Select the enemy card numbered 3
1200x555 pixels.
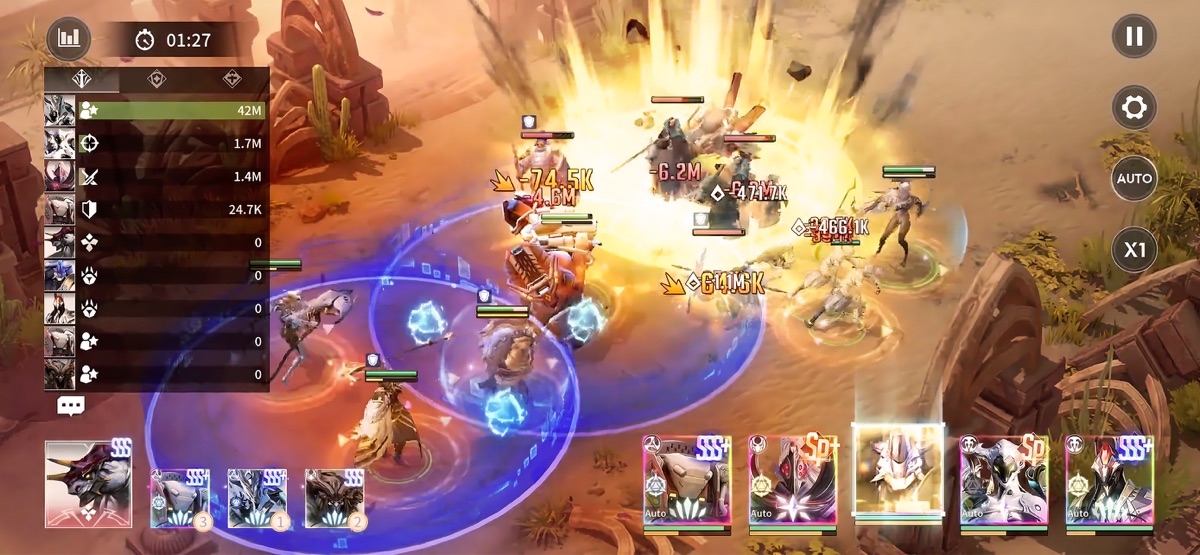click(180, 497)
